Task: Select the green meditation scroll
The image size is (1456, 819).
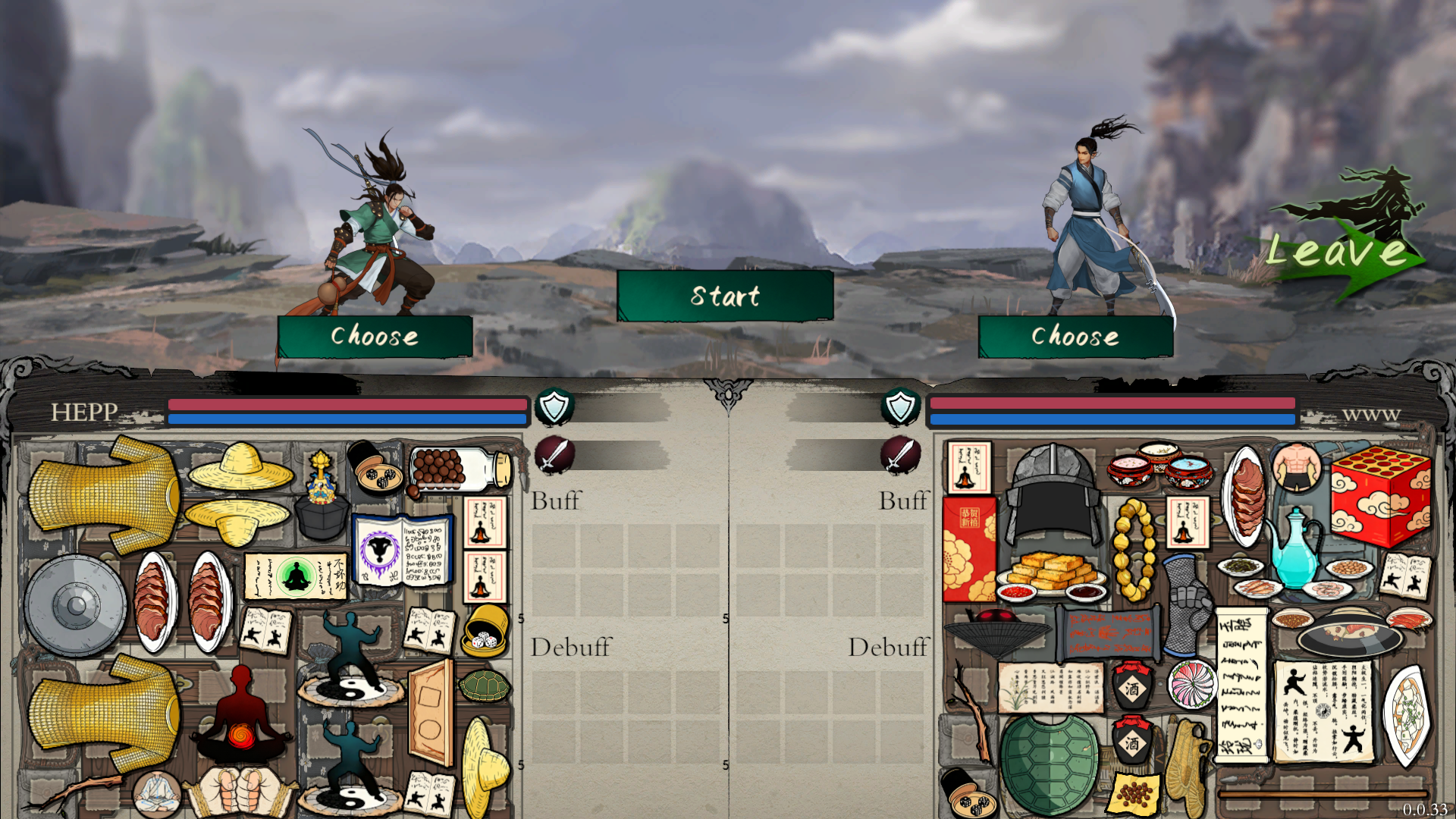Action: click(x=296, y=576)
